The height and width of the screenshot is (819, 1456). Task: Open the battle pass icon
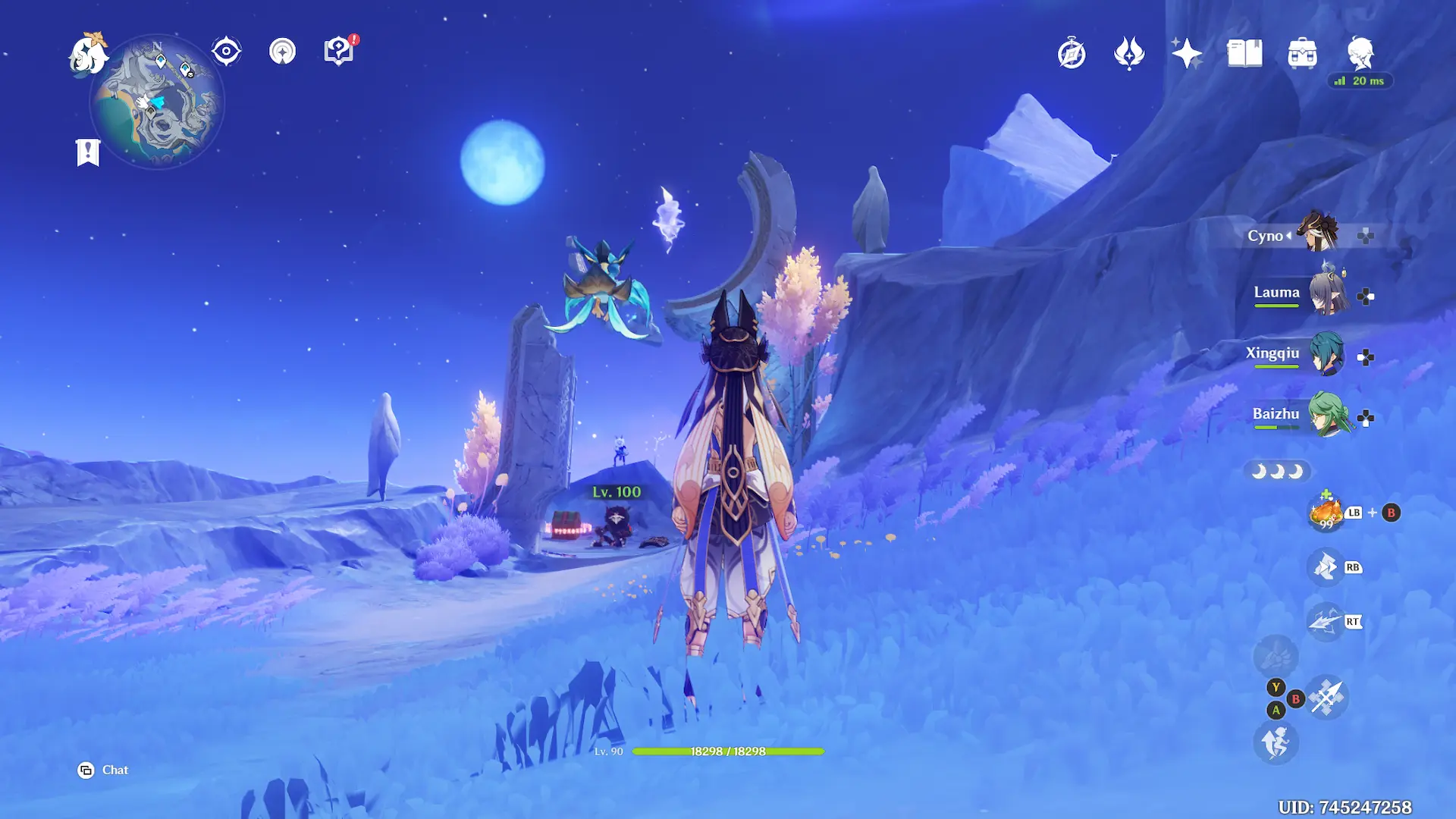coord(1129,54)
